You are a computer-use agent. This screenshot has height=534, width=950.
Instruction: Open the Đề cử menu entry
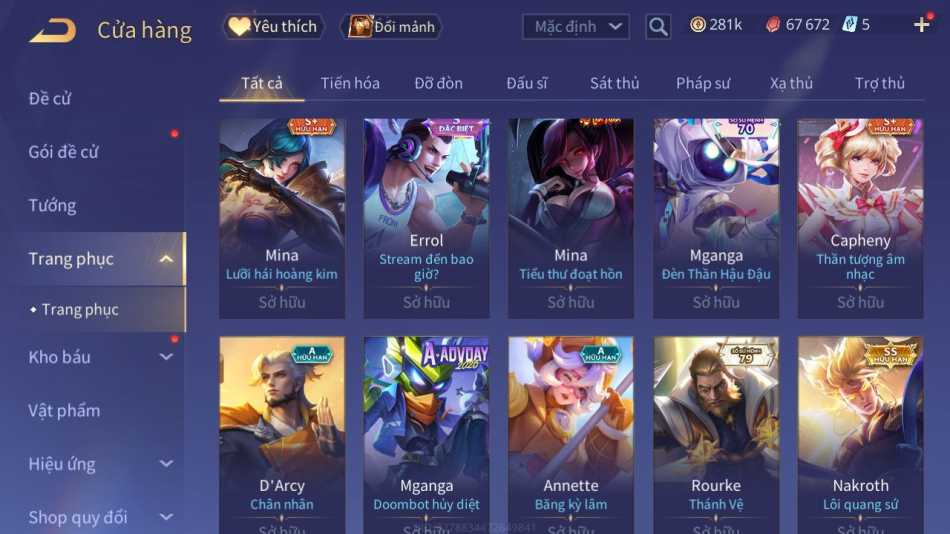coord(50,98)
